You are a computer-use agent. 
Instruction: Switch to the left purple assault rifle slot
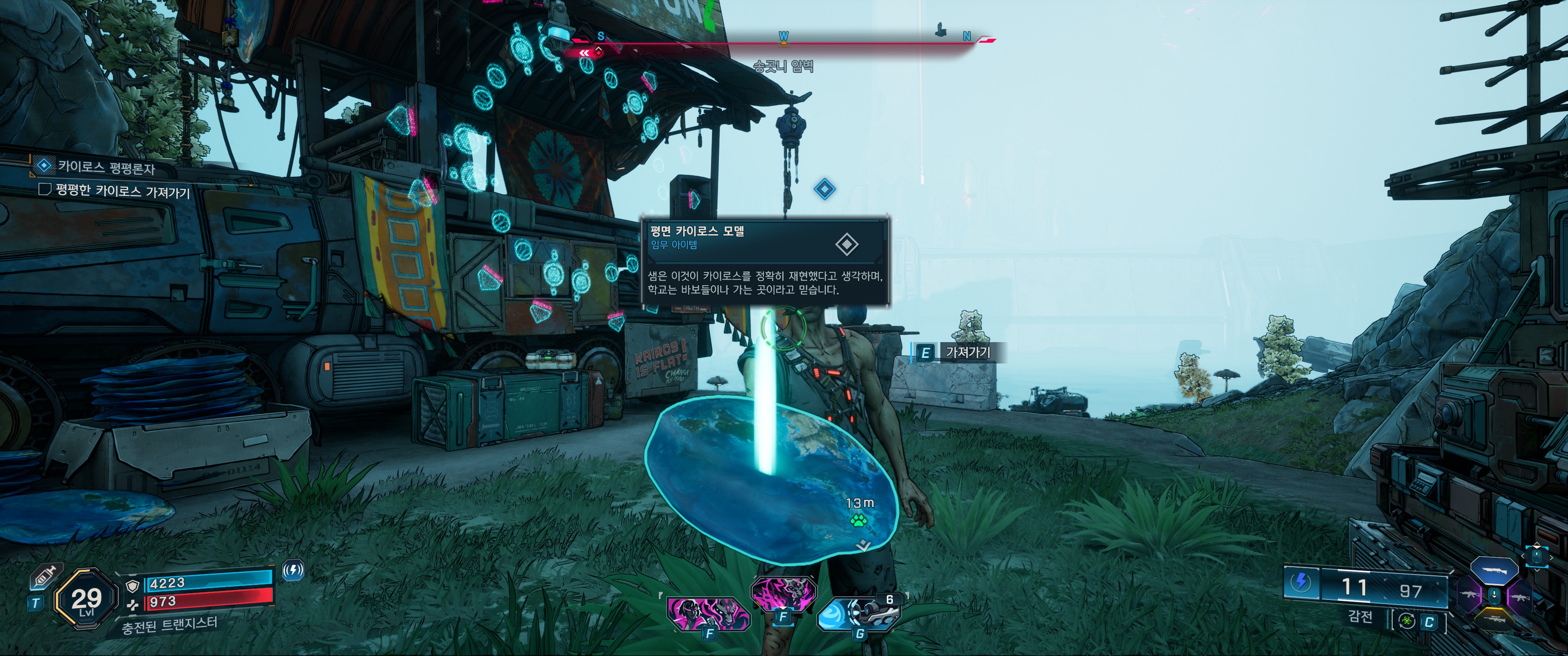point(1470,594)
